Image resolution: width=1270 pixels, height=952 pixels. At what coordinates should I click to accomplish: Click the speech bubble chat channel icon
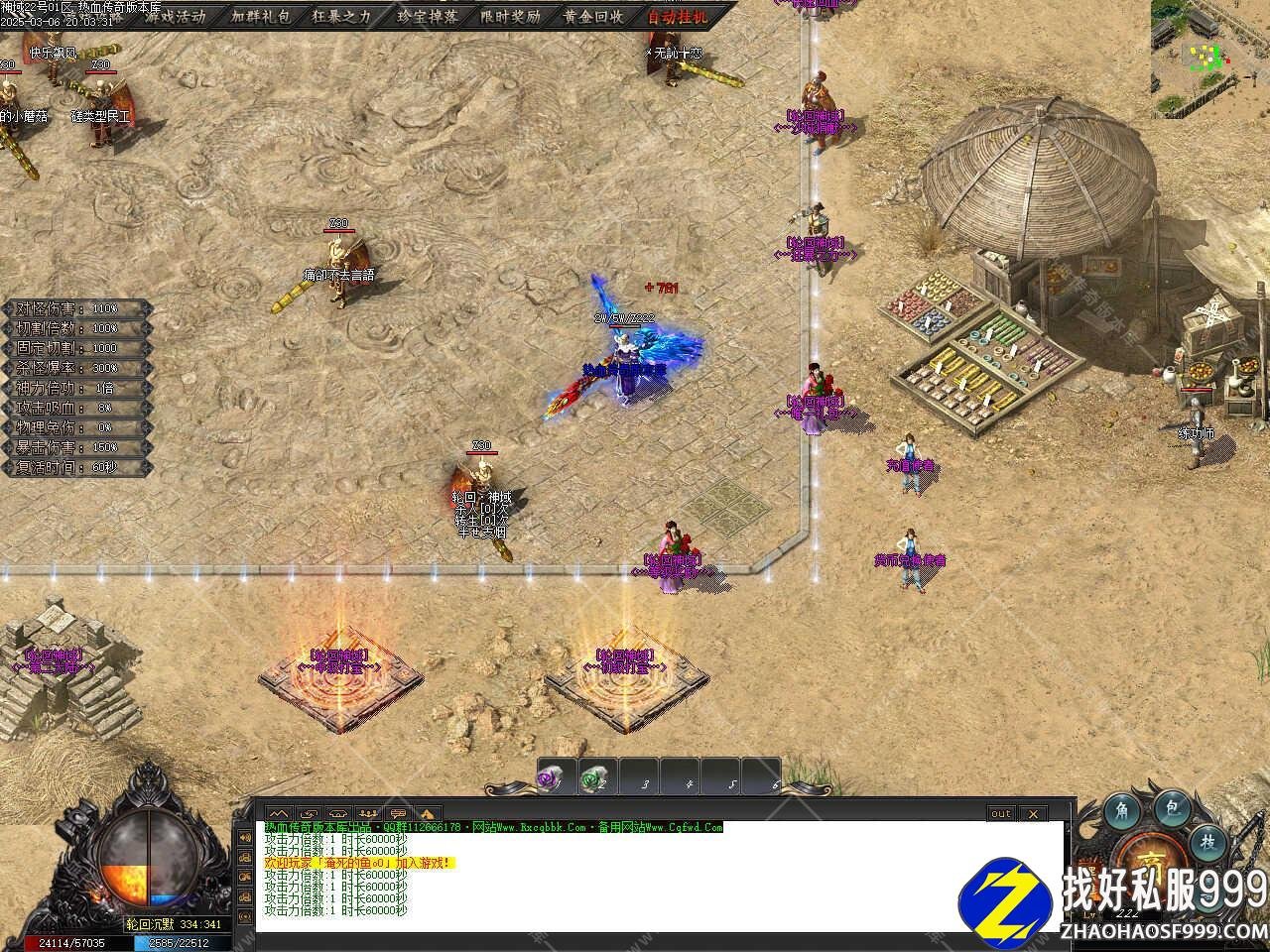398,814
